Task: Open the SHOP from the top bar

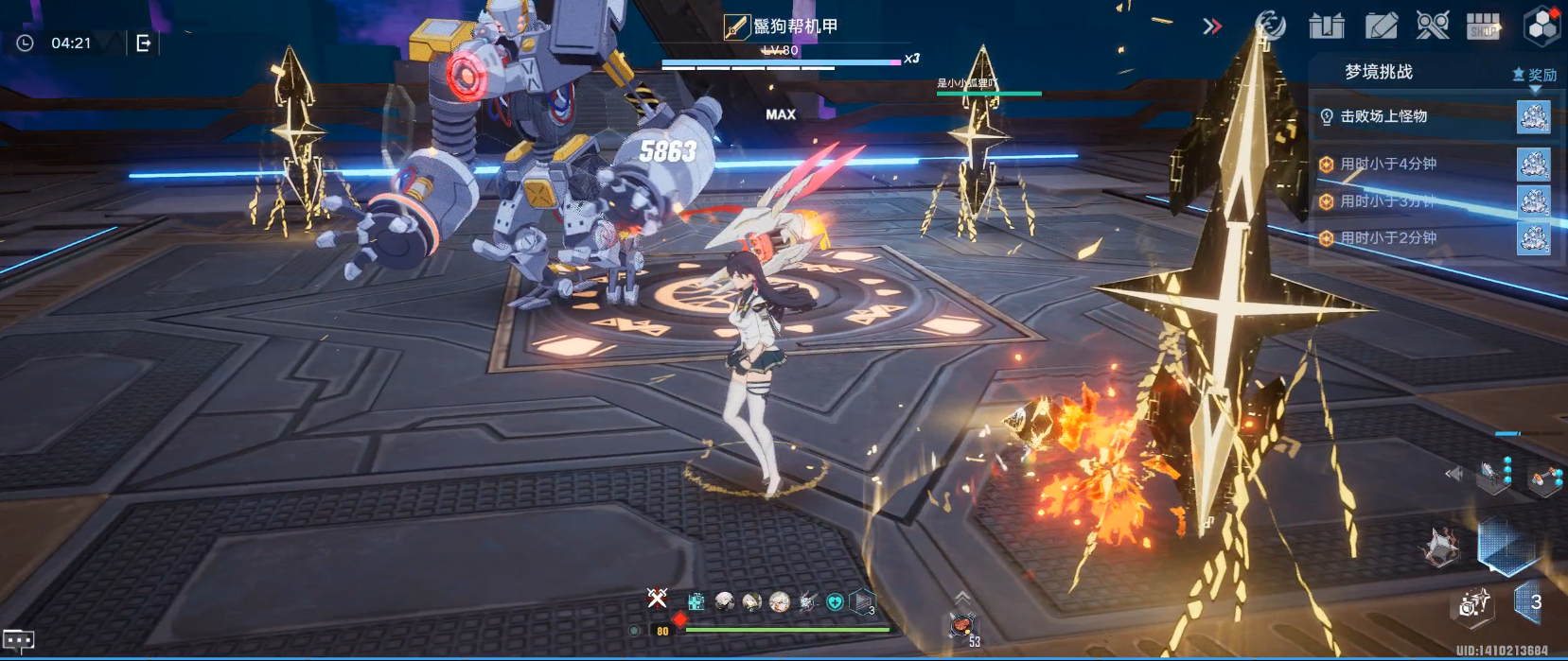Action: [x=1483, y=26]
